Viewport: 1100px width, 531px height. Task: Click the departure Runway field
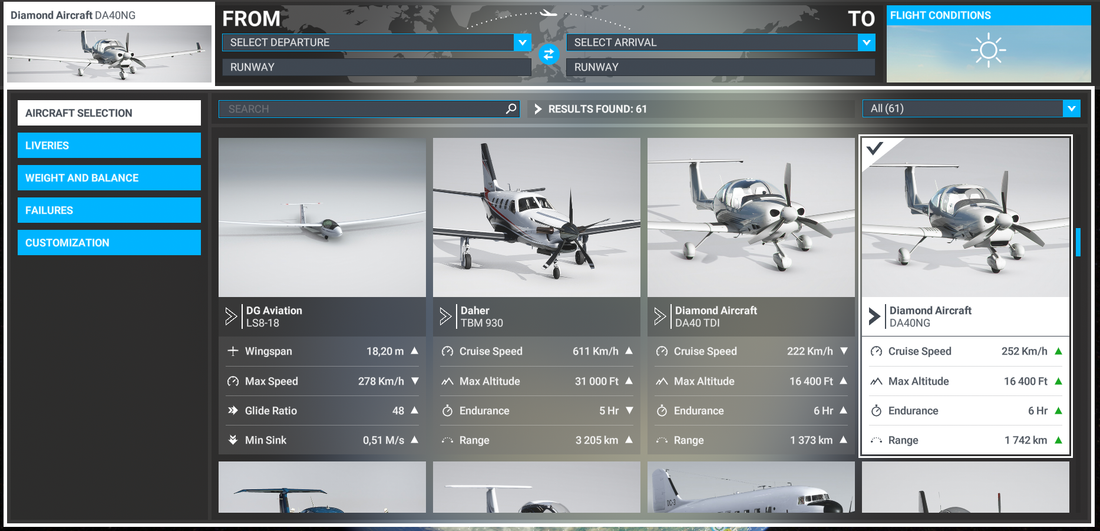[x=375, y=67]
